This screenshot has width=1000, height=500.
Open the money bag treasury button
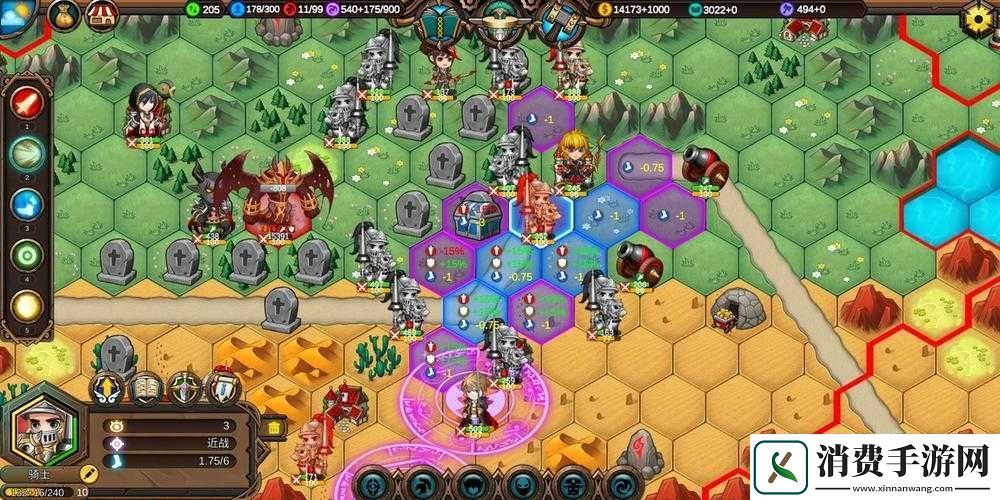[x=64, y=14]
